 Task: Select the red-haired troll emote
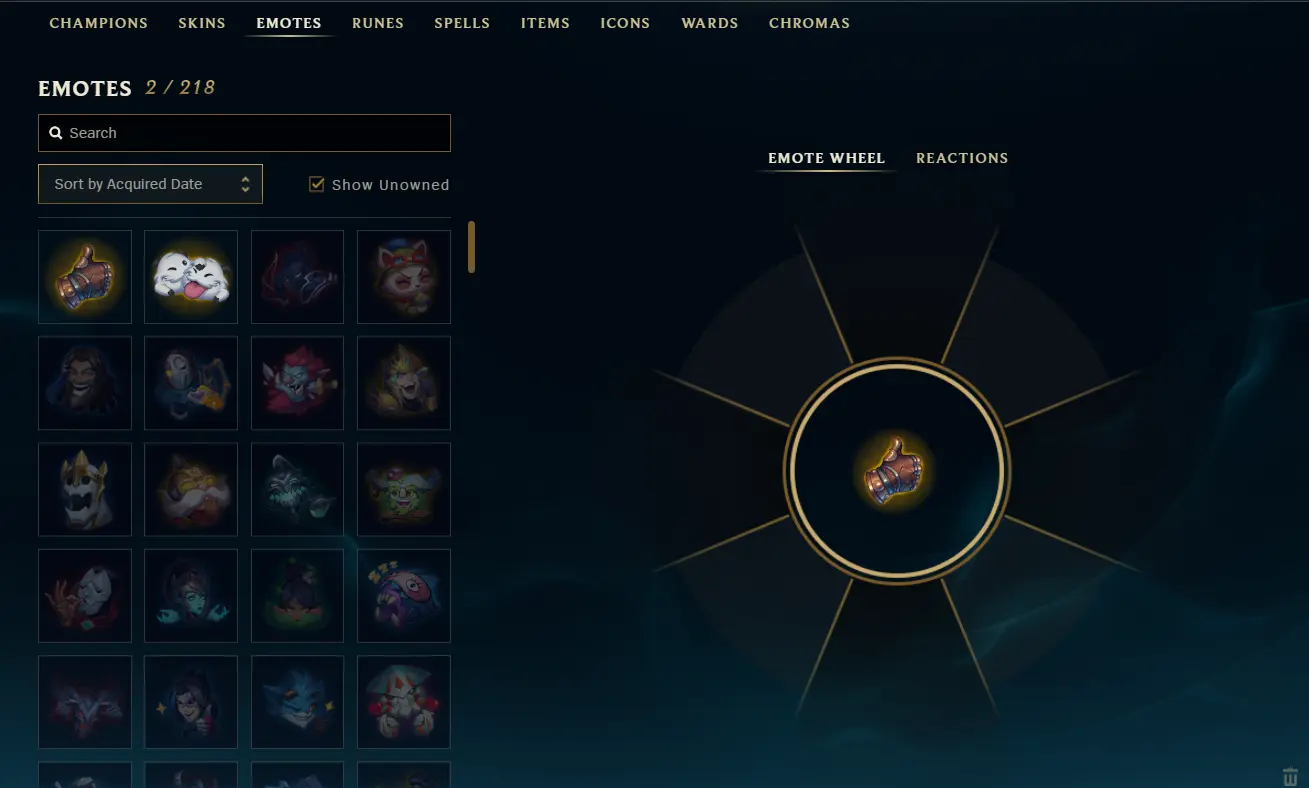[x=297, y=383]
